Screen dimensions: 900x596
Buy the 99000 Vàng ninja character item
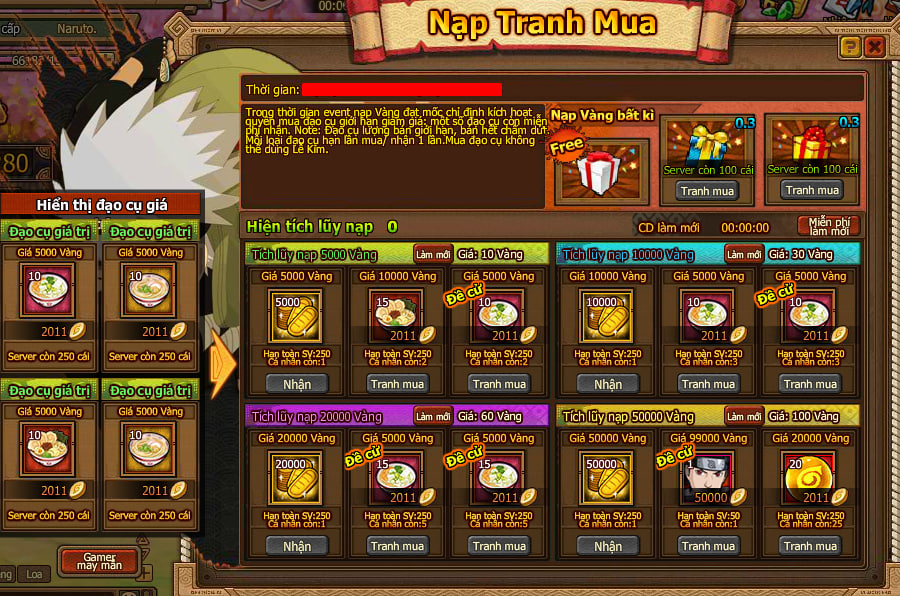click(x=708, y=546)
